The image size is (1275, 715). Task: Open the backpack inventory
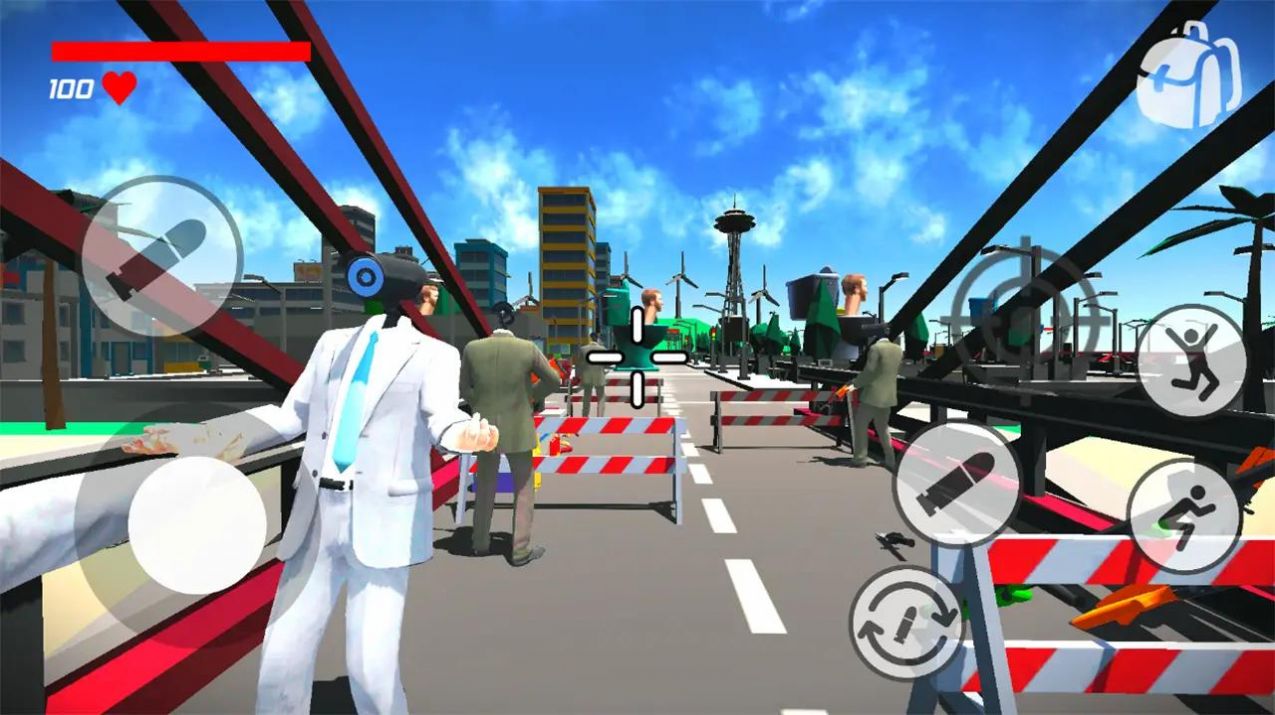(x=1188, y=75)
